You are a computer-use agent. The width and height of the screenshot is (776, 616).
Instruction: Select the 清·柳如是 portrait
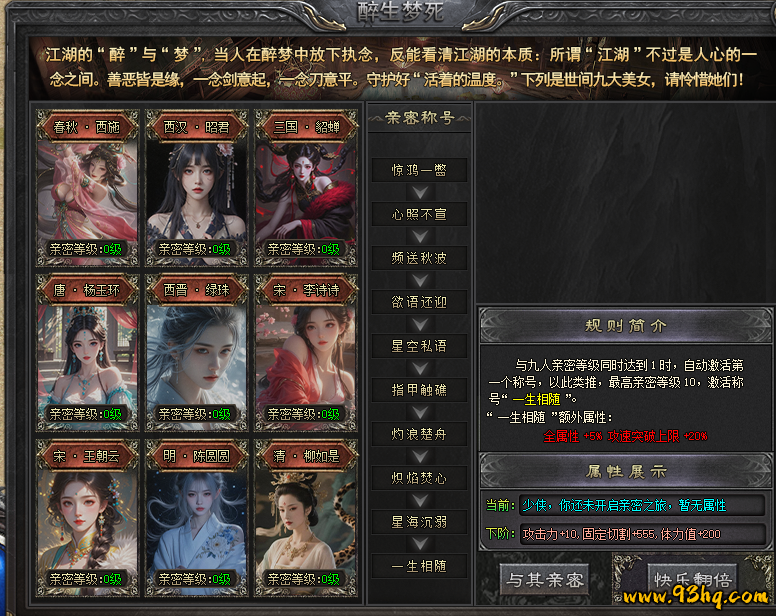pos(305,514)
